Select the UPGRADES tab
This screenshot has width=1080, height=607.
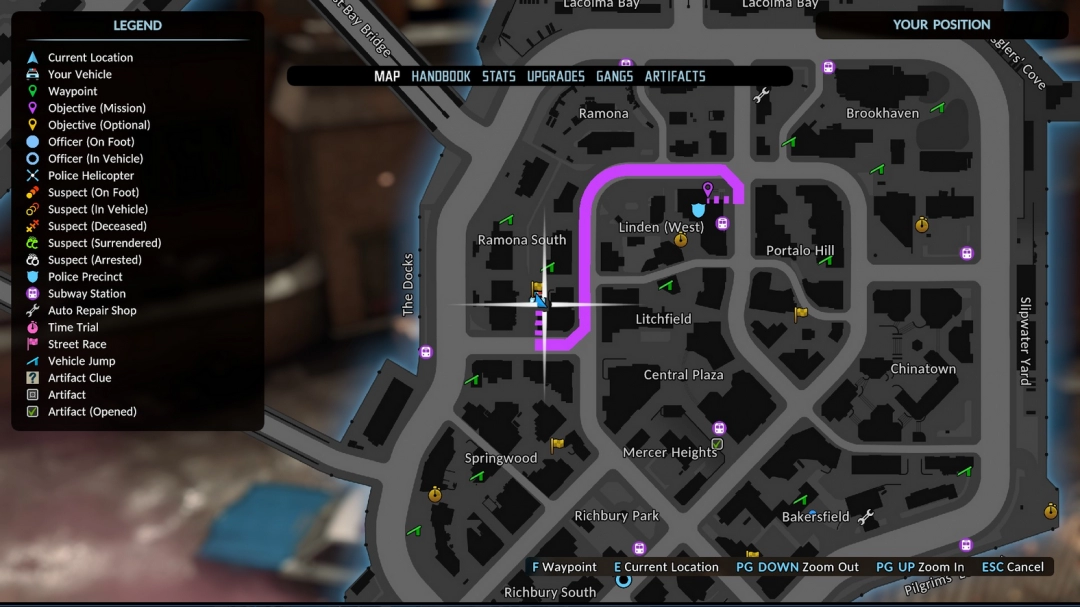(x=556, y=76)
